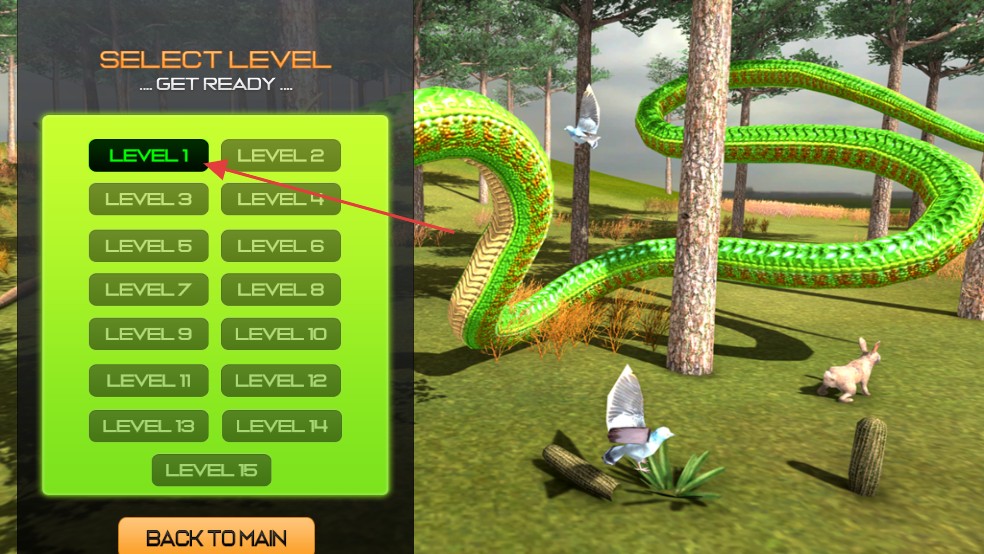This screenshot has height=554, width=984.
Task: Open Level 8
Action: [281, 290]
